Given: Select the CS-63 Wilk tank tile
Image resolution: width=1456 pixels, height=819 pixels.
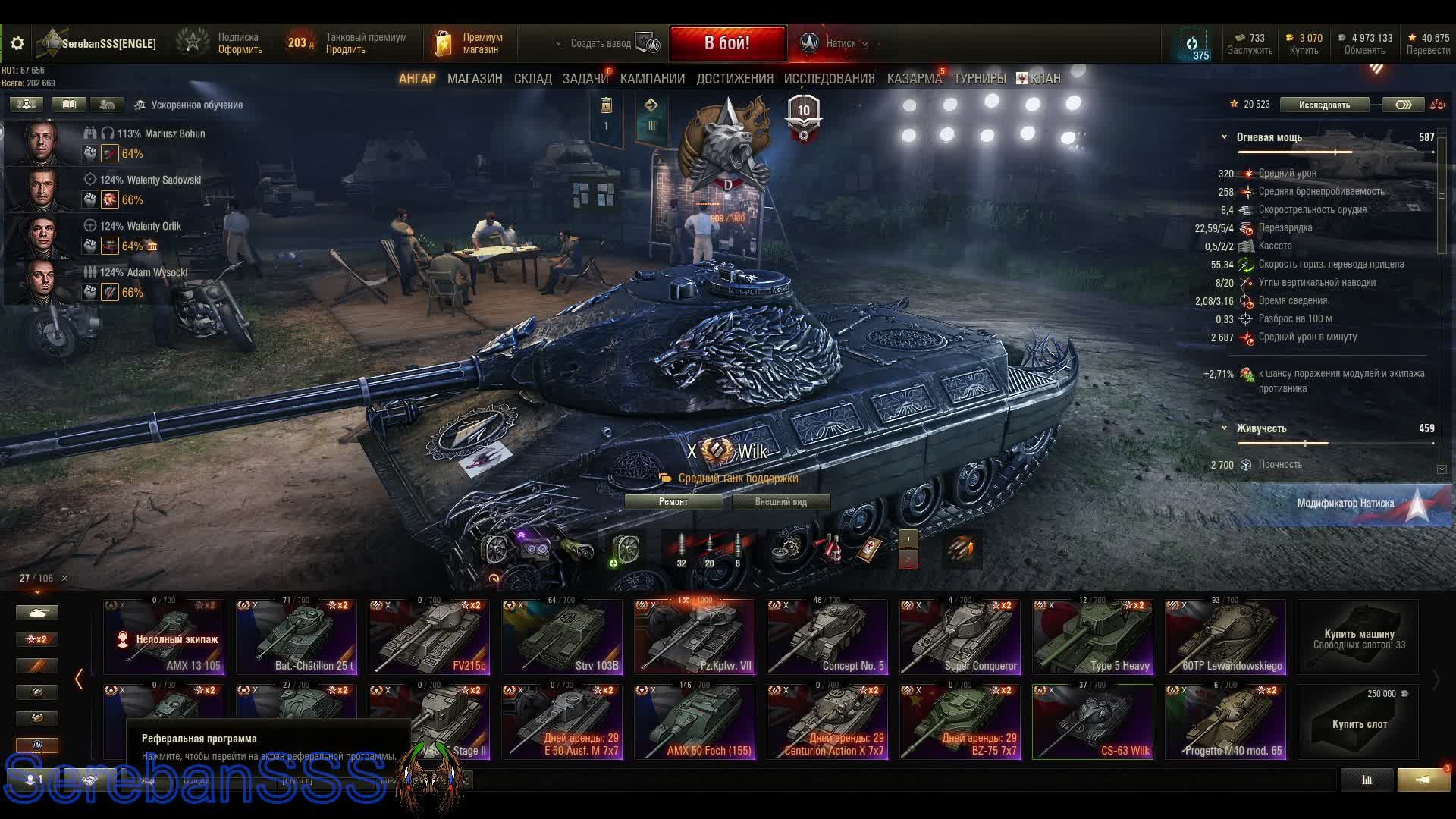Looking at the screenshot, I should [1092, 721].
